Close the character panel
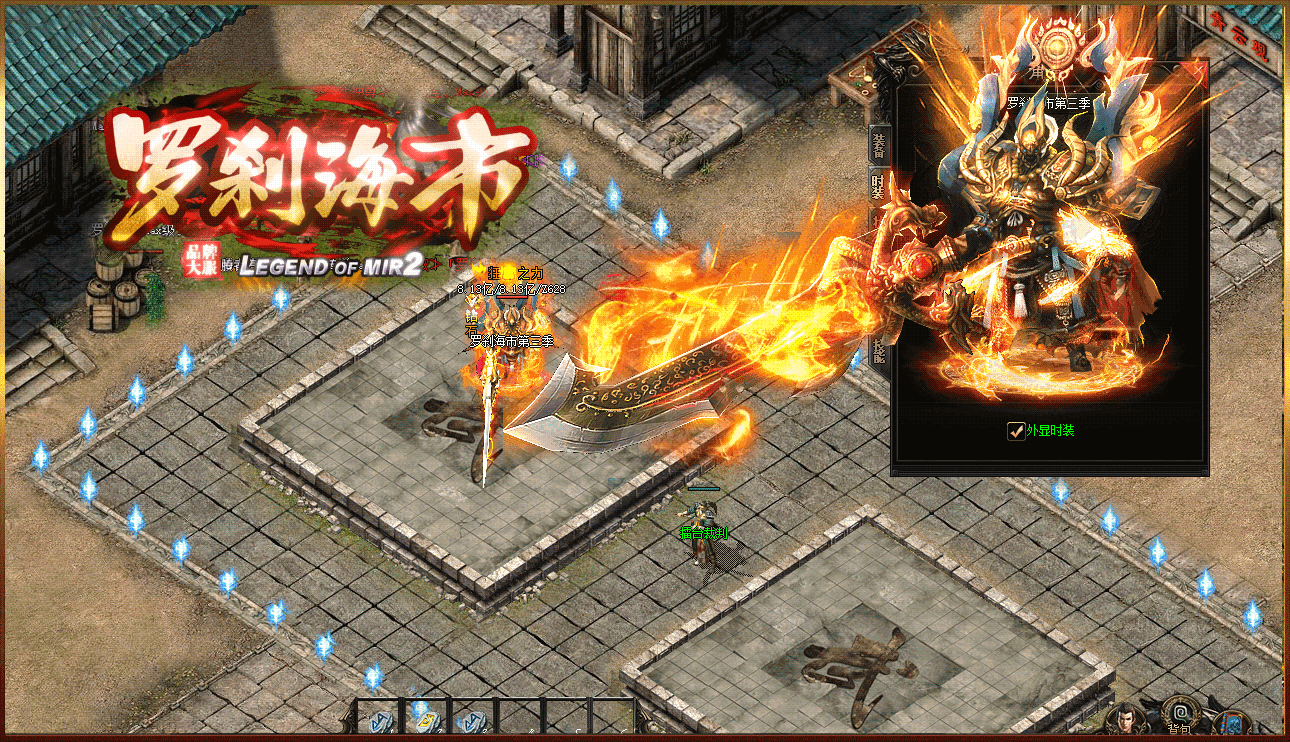The width and height of the screenshot is (1290, 742). coord(1197,70)
